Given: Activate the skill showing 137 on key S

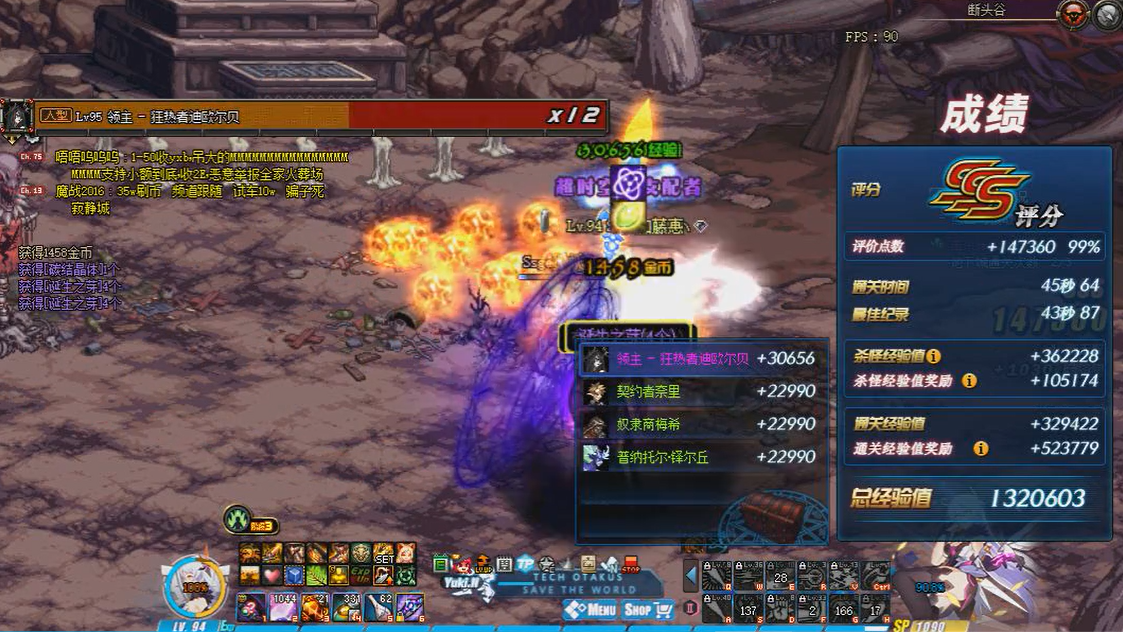Looking at the screenshot, I should point(747,607).
